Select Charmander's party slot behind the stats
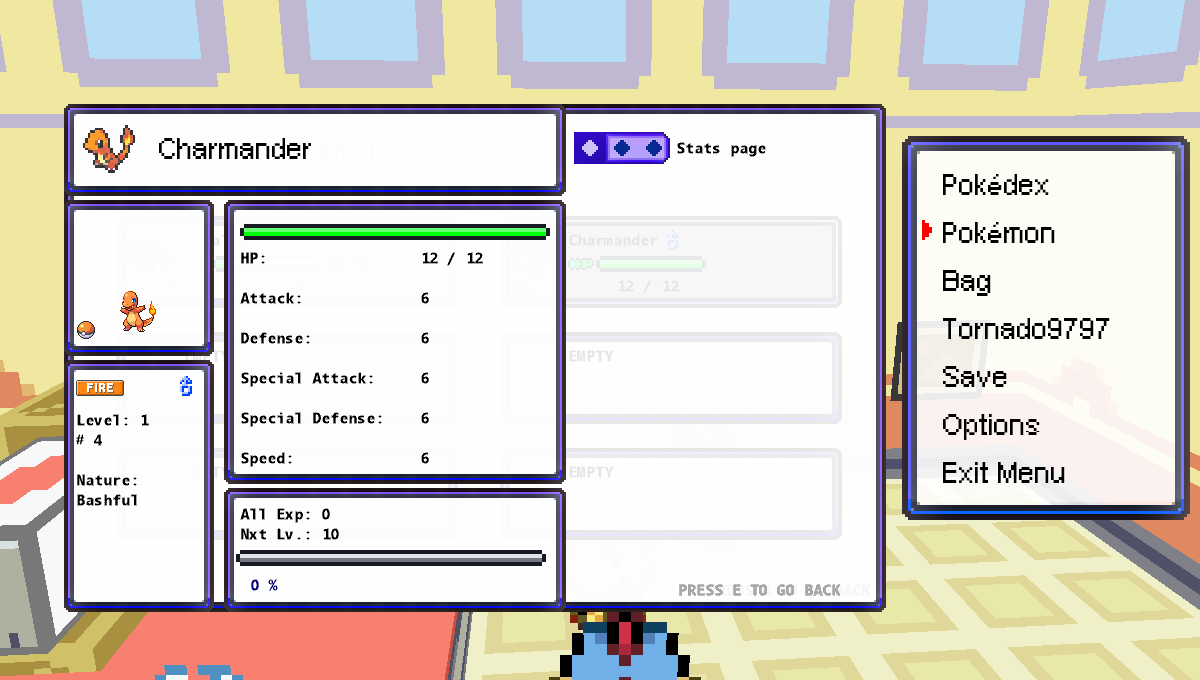Screen dimensions: 1200x680 coord(700,262)
